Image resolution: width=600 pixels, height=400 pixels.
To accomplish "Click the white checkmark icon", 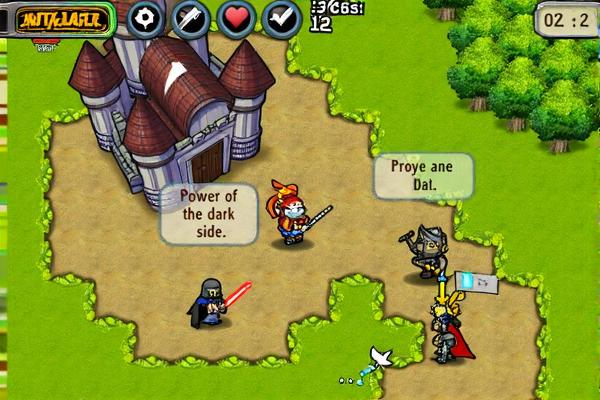I will pyautogui.click(x=282, y=18).
